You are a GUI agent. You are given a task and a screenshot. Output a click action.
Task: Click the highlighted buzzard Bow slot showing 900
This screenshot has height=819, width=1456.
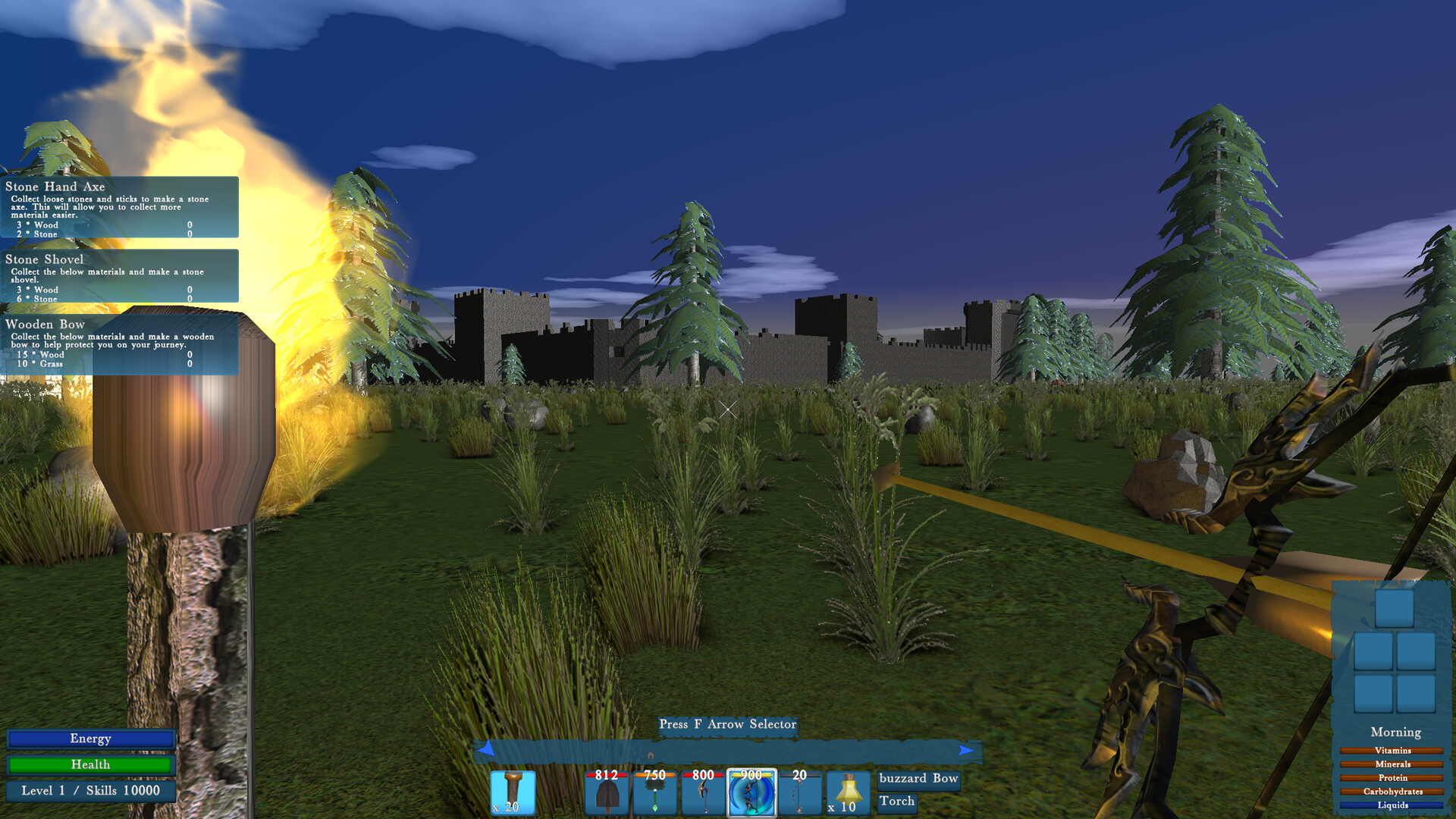coord(752,792)
